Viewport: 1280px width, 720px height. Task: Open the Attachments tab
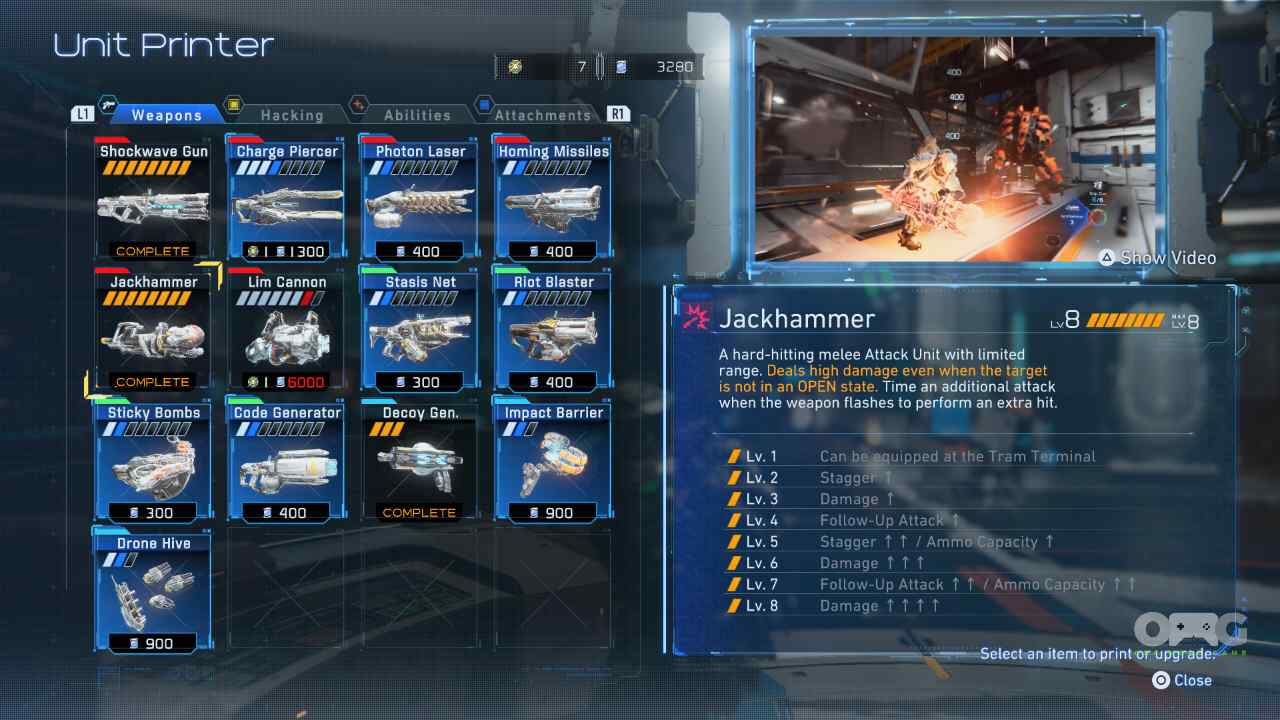pyautogui.click(x=542, y=115)
